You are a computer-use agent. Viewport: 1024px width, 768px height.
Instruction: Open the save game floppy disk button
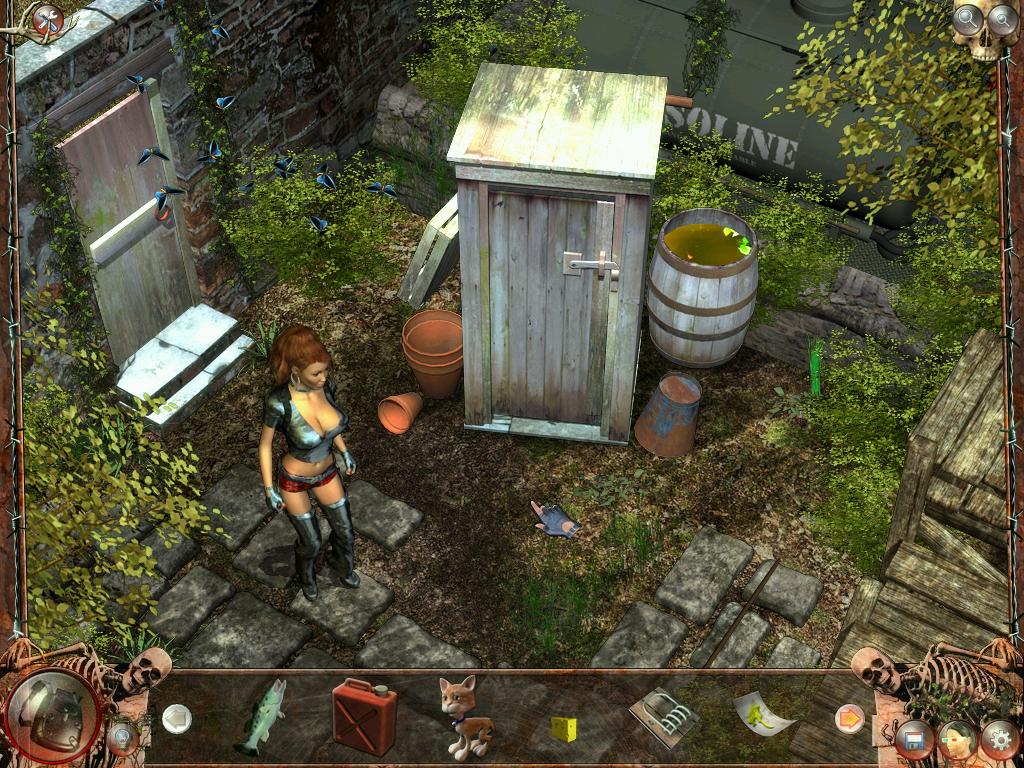coord(913,740)
